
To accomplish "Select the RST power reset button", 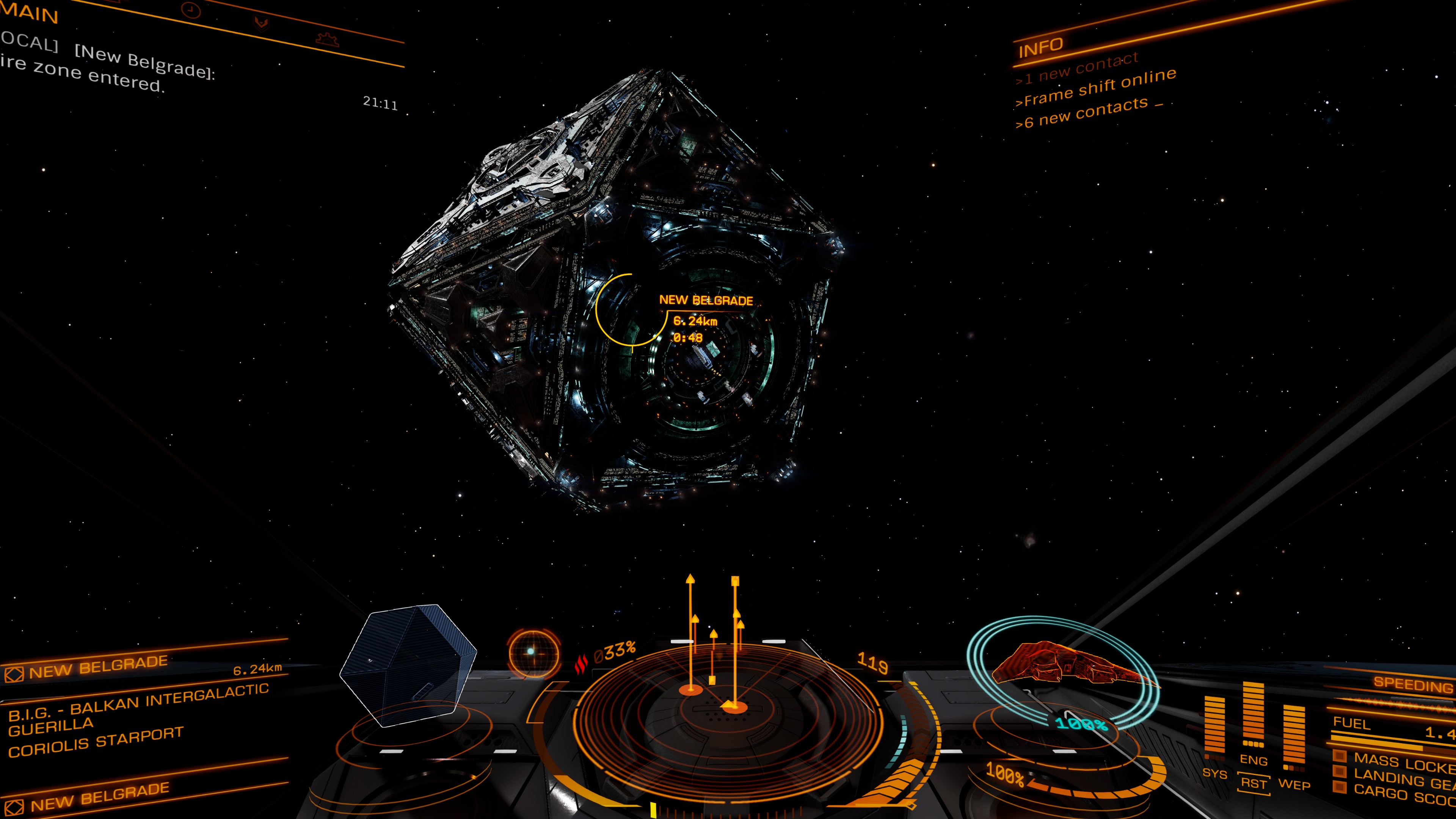I will tap(1254, 783).
